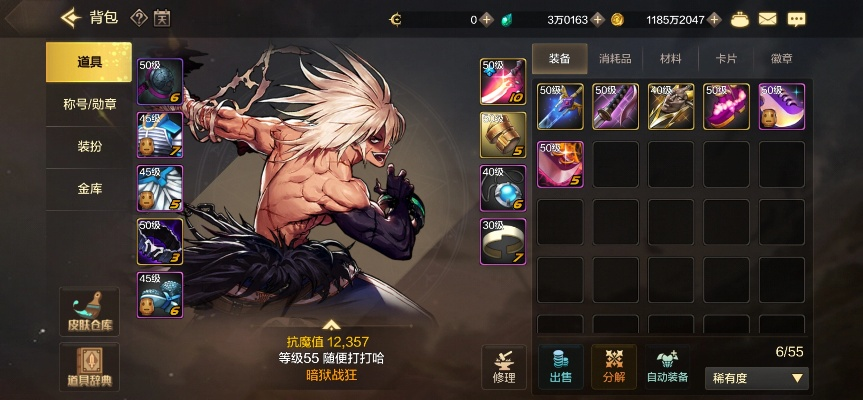Image resolution: width=863 pixels, height=400 pixels.
Task: Open the 稀有度 rarity sort dropdown
Action: (x=759, y=378)
